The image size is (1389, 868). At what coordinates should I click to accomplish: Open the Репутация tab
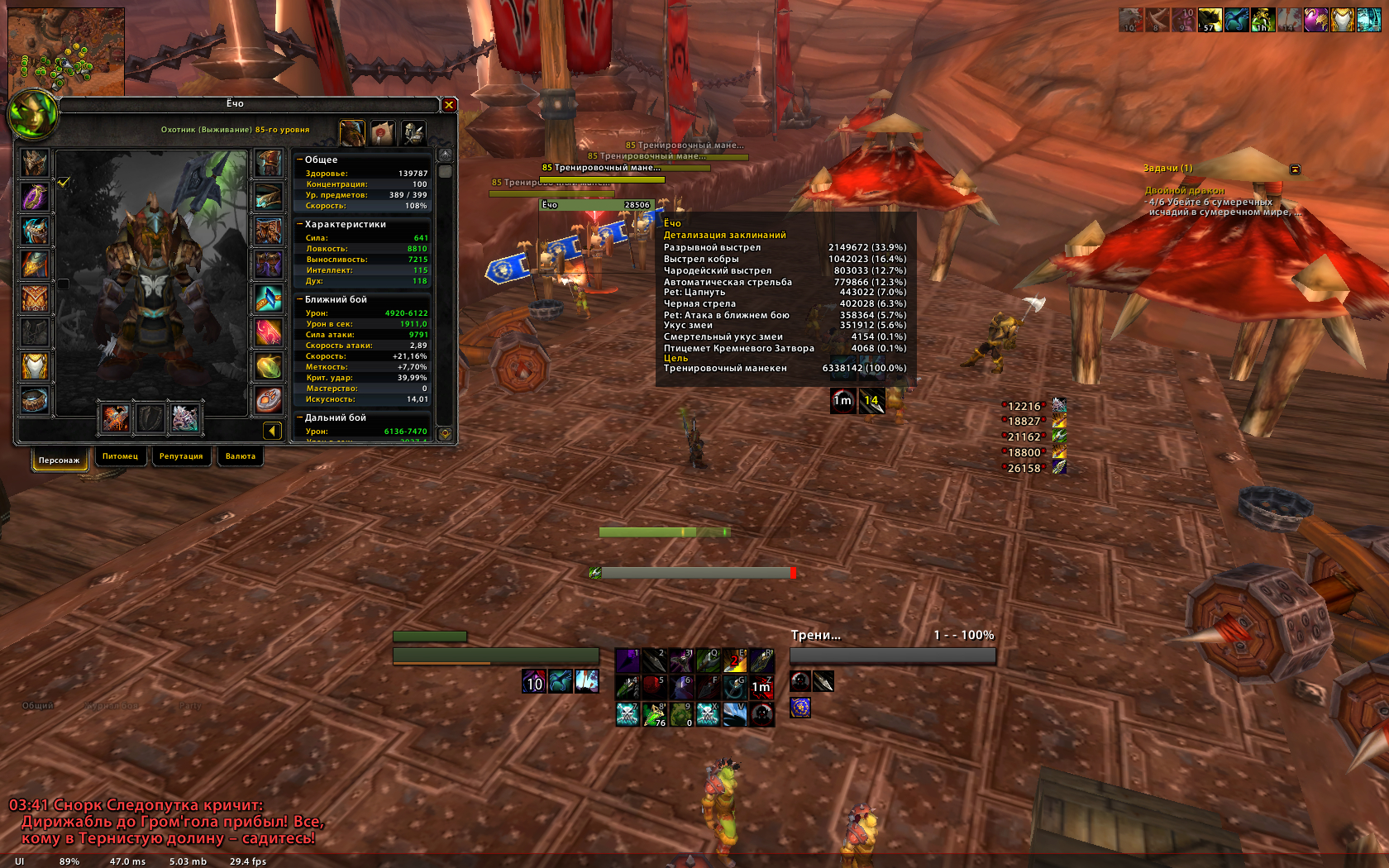(x=181, y=456)
